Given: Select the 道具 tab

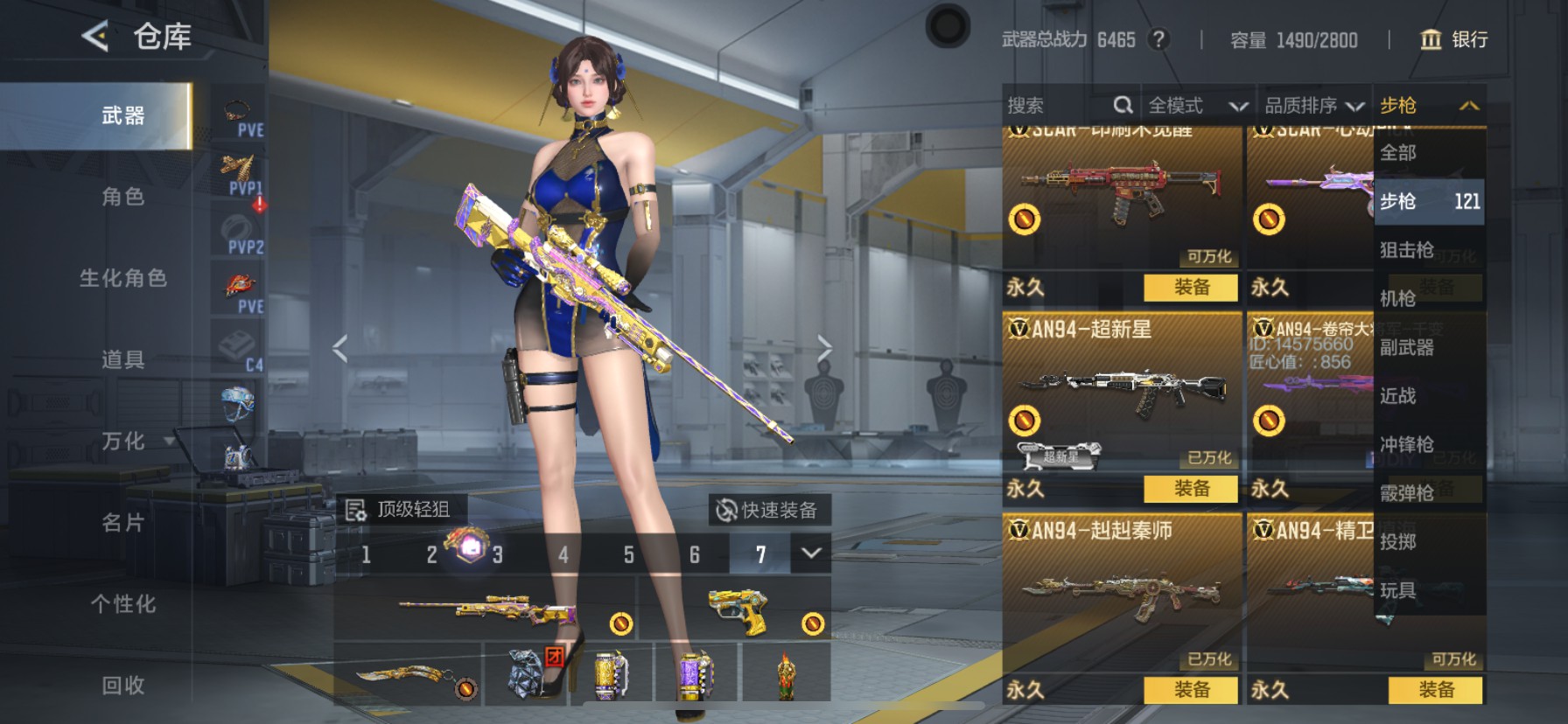Looking at the screenshot, I should (122, 359).
